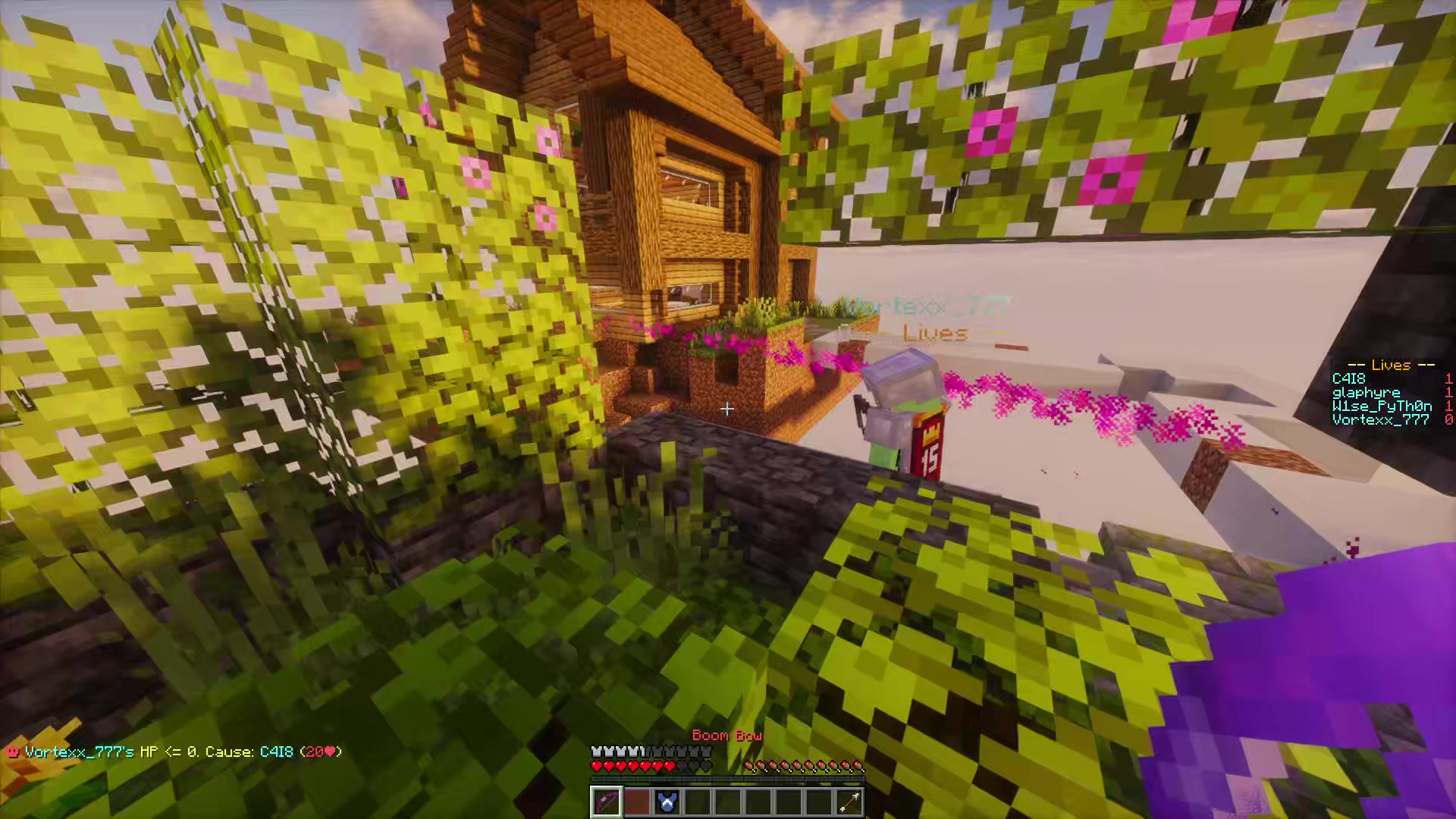The image size is (1456, 819).
Task: Click the first red heart in the health bar
Action: pyautogui.click(x=596, y=765)
